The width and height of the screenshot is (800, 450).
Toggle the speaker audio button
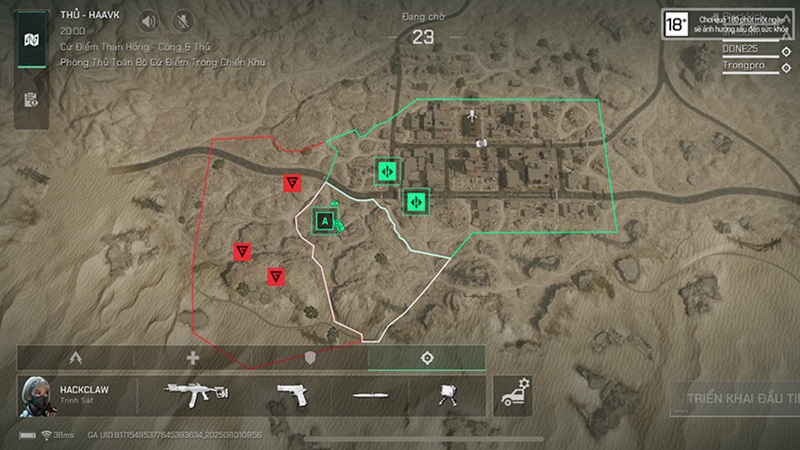[x=149, y=20]
